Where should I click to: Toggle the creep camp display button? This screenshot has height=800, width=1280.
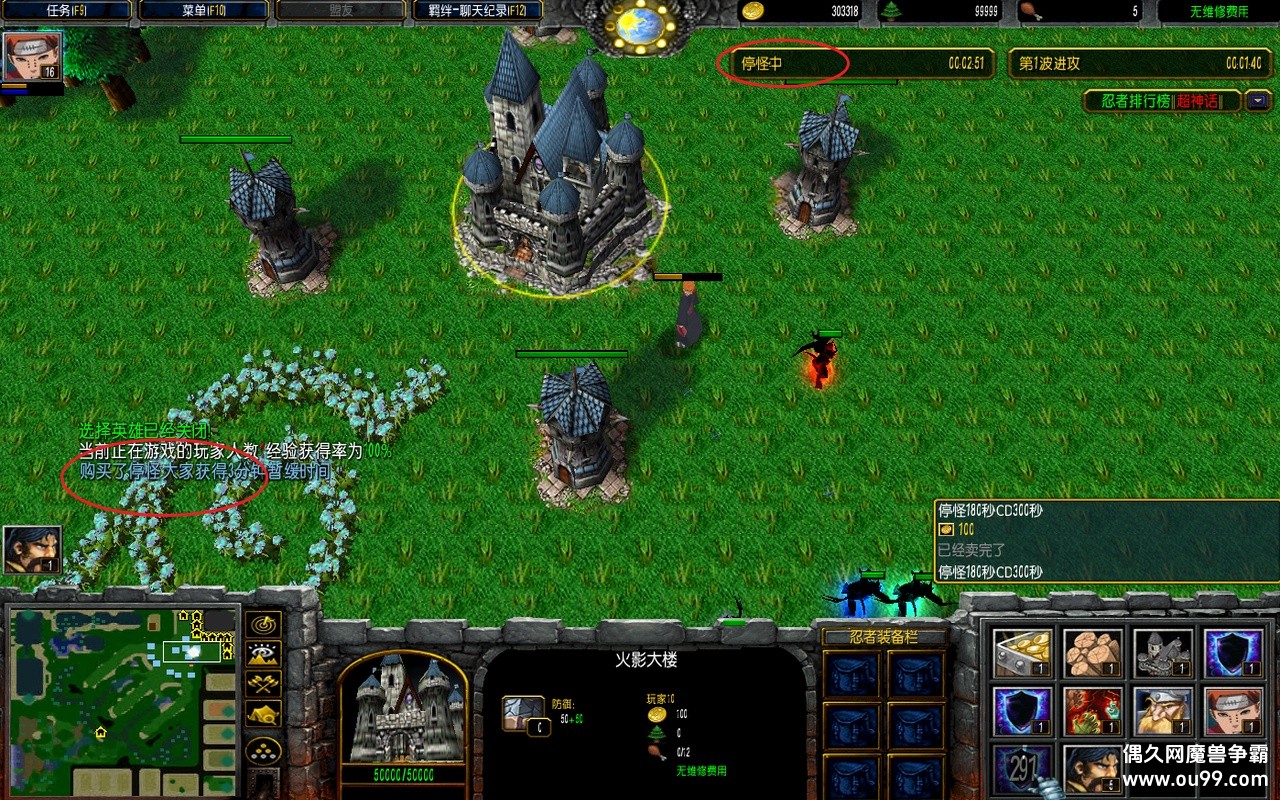click(264, 714)
